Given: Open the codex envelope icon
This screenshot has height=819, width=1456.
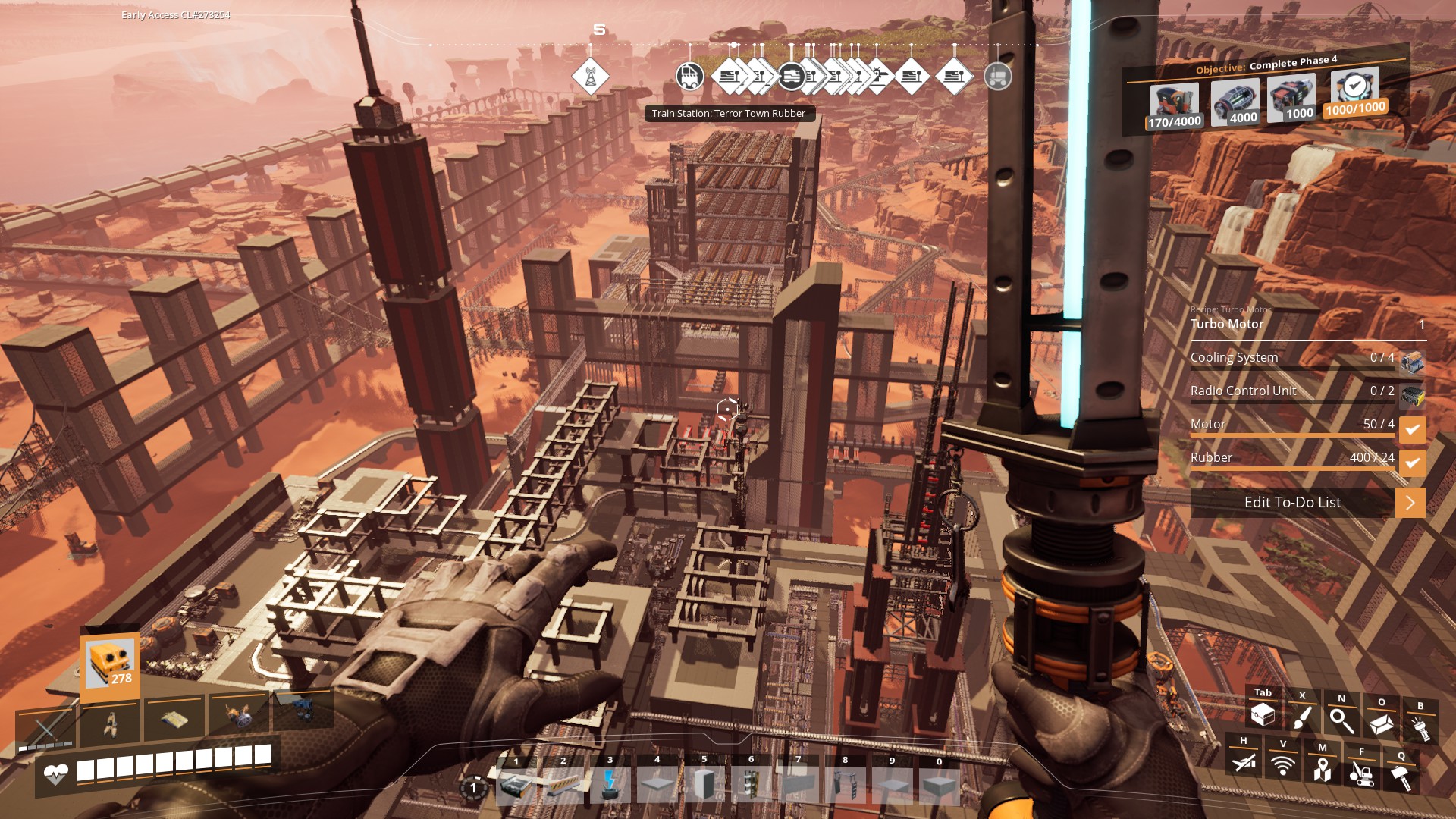Looking at the screenshot, I should point(1381,724).
